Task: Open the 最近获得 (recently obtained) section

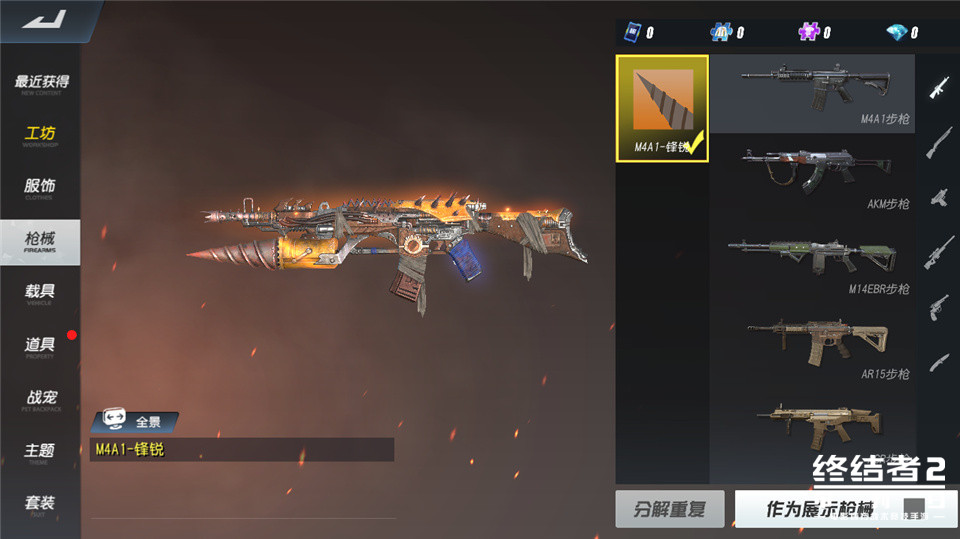Action: click(41, 84)
